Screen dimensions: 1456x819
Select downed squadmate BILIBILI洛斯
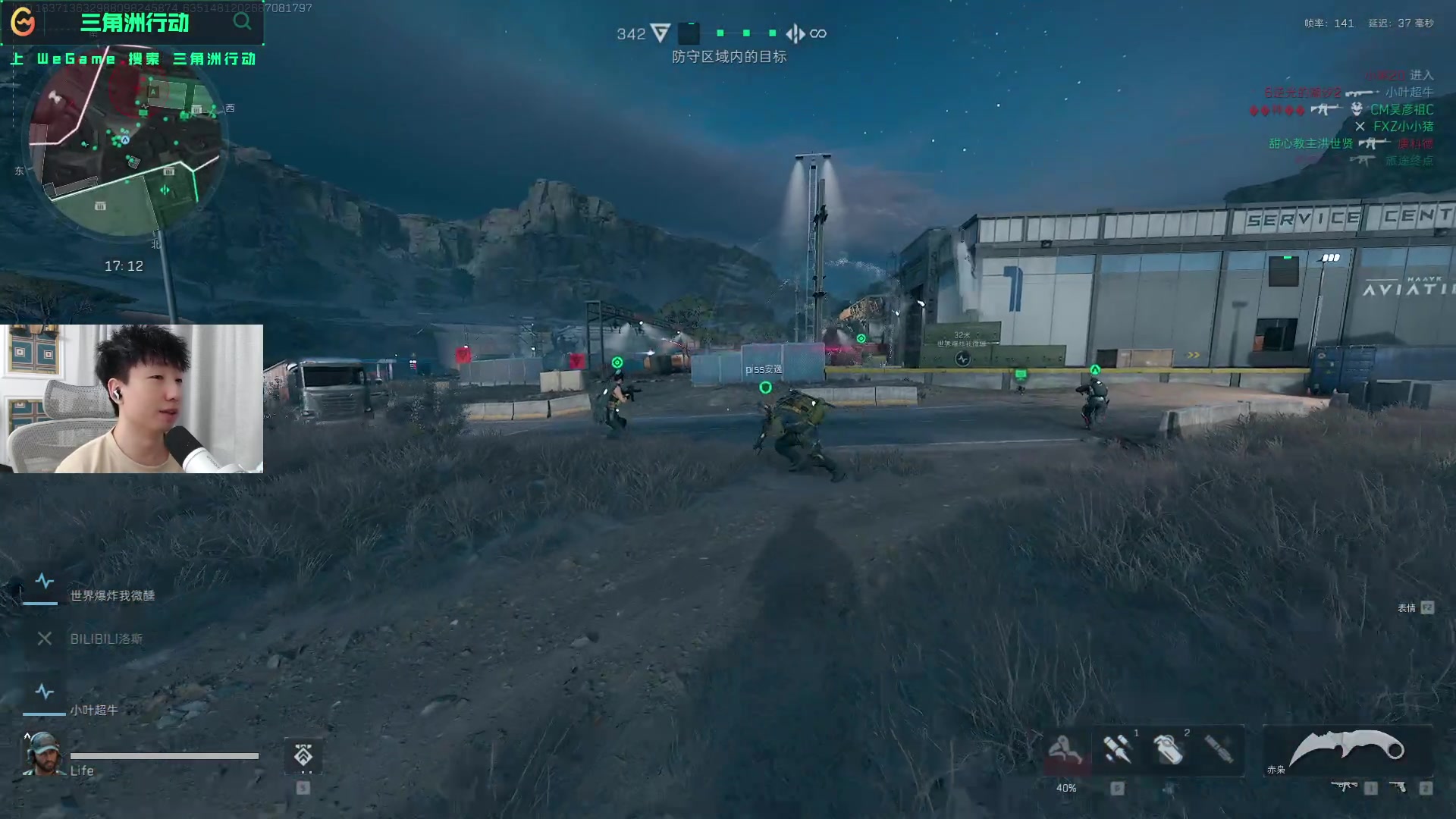[x=105, y=639]
